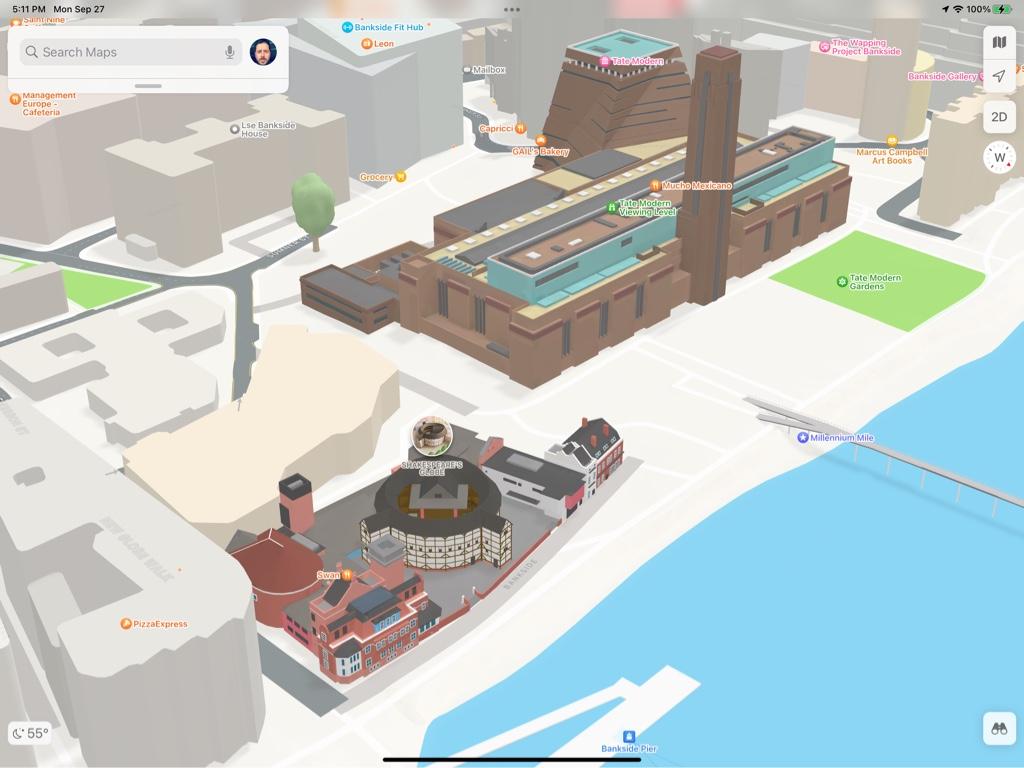
Task: Select the GAIL's Bakery marker
Action: [x=541, y=141]
